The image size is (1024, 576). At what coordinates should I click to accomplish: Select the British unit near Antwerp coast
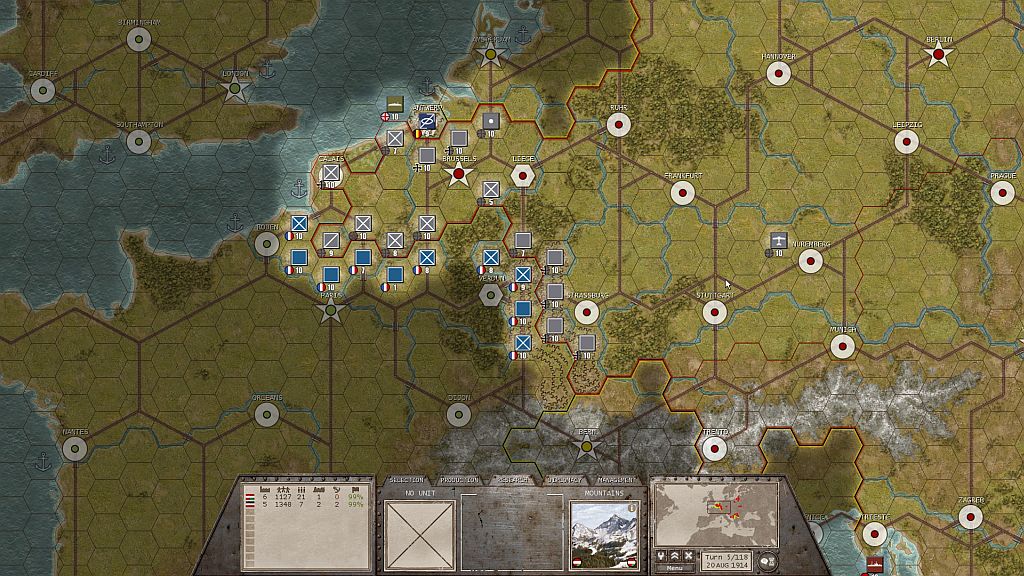(x=395, y=104)
